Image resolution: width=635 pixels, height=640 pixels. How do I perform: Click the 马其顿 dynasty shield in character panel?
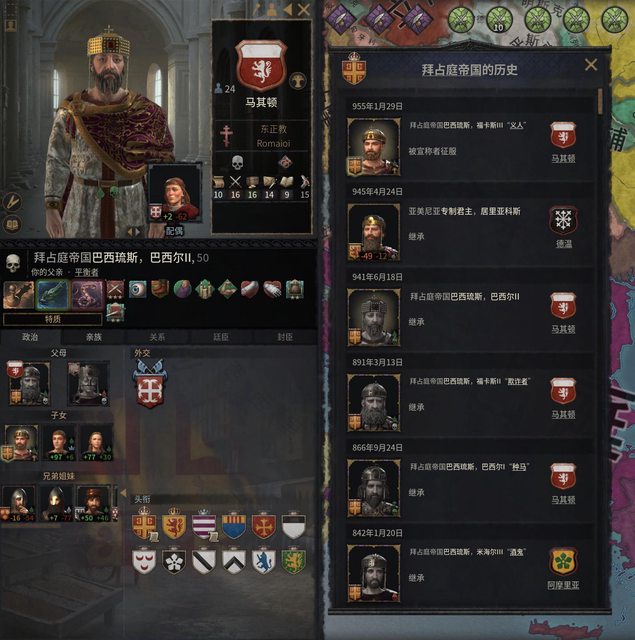pyautogui.click(x=260, y=65)
